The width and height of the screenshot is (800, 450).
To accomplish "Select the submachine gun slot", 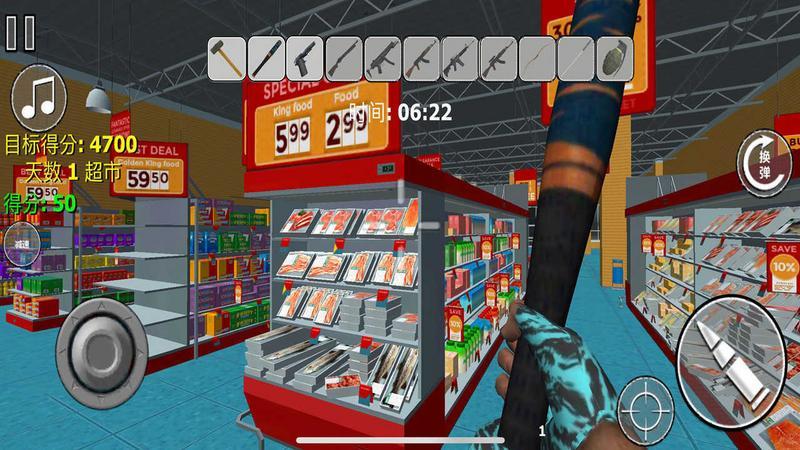I will coord(382,56).
